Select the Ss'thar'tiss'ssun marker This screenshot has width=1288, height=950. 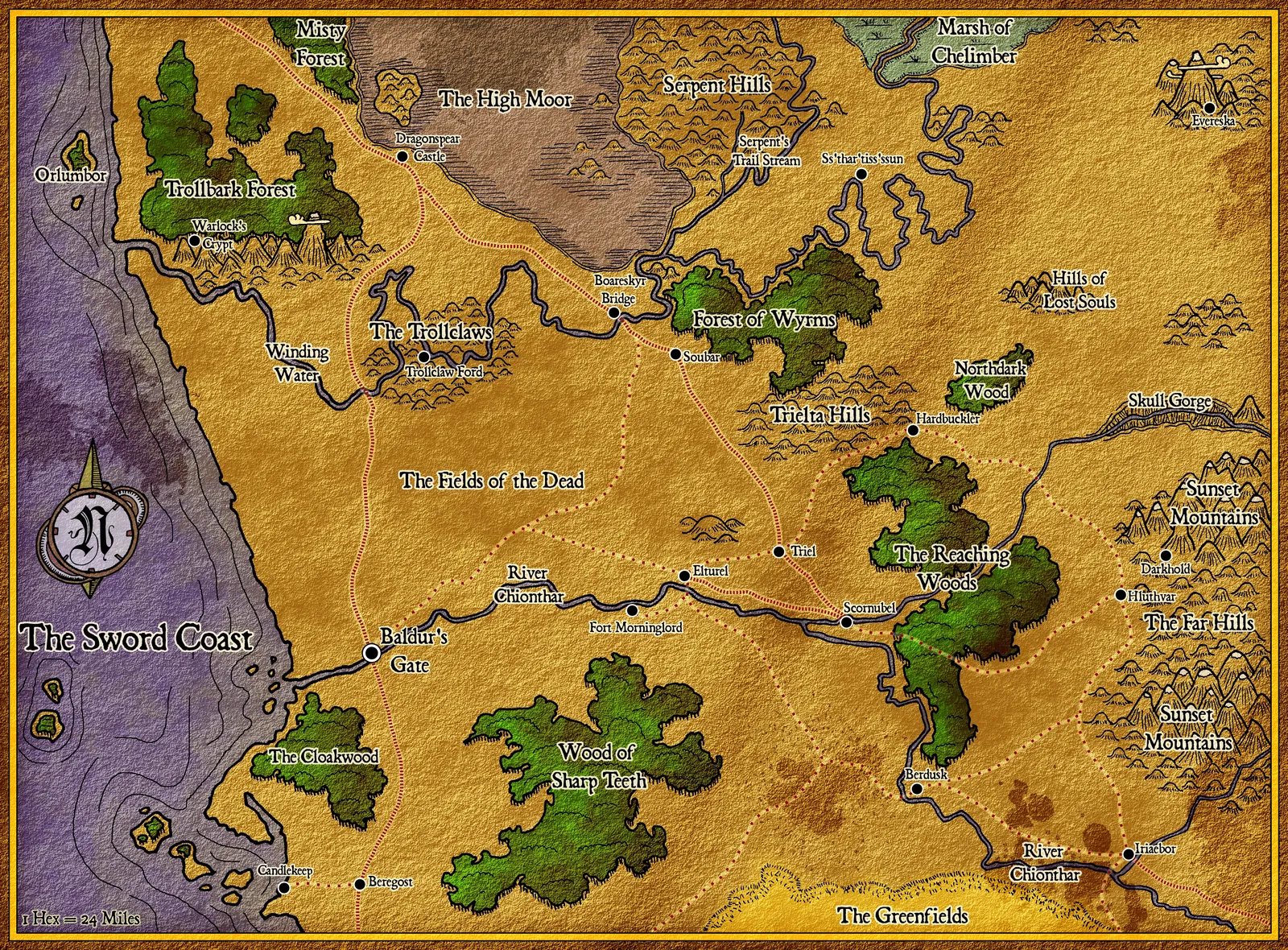(861, 174)
